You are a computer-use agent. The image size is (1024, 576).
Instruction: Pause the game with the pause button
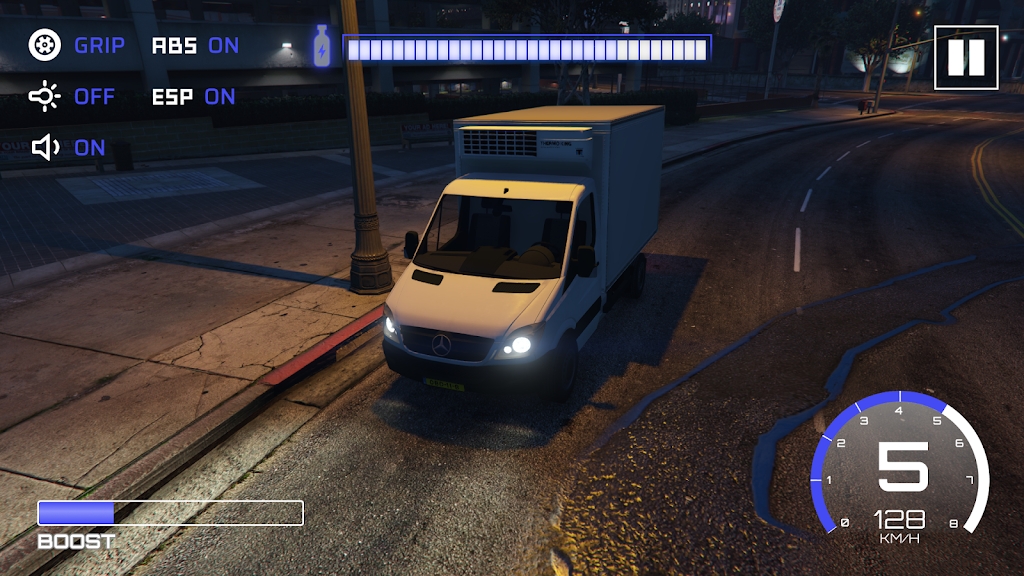pyautogui.click(x=966, y=58)
